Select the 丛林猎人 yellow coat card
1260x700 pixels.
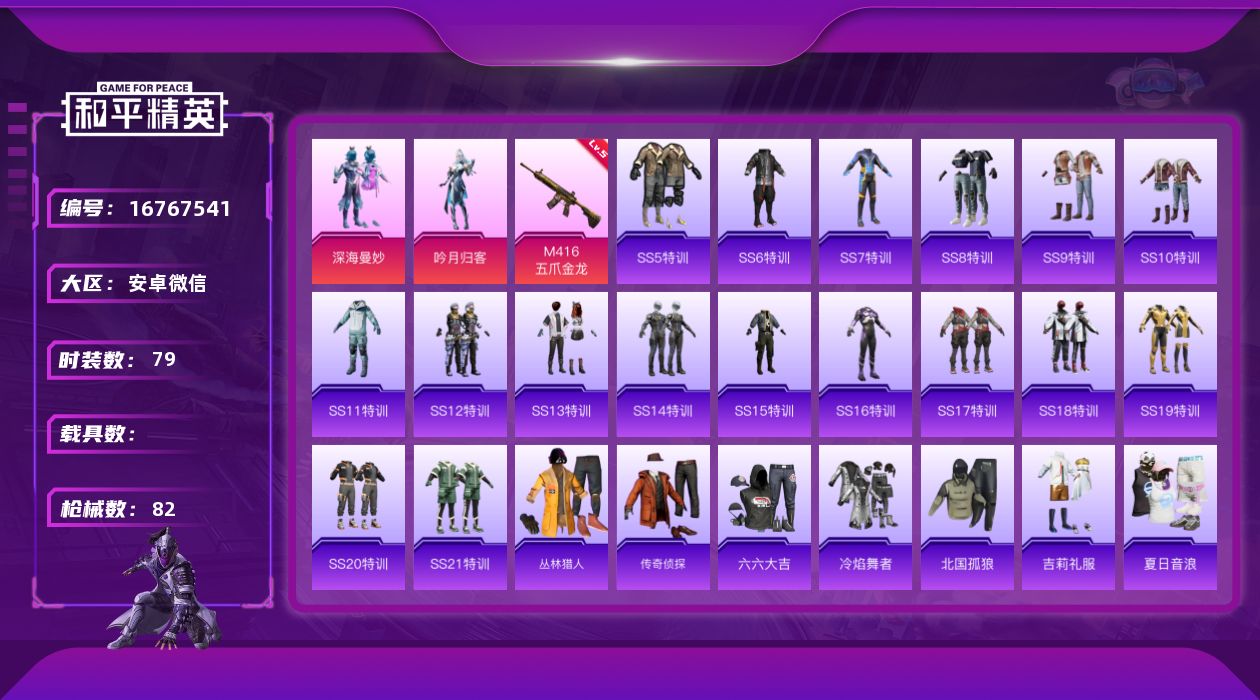click(561, 517)
